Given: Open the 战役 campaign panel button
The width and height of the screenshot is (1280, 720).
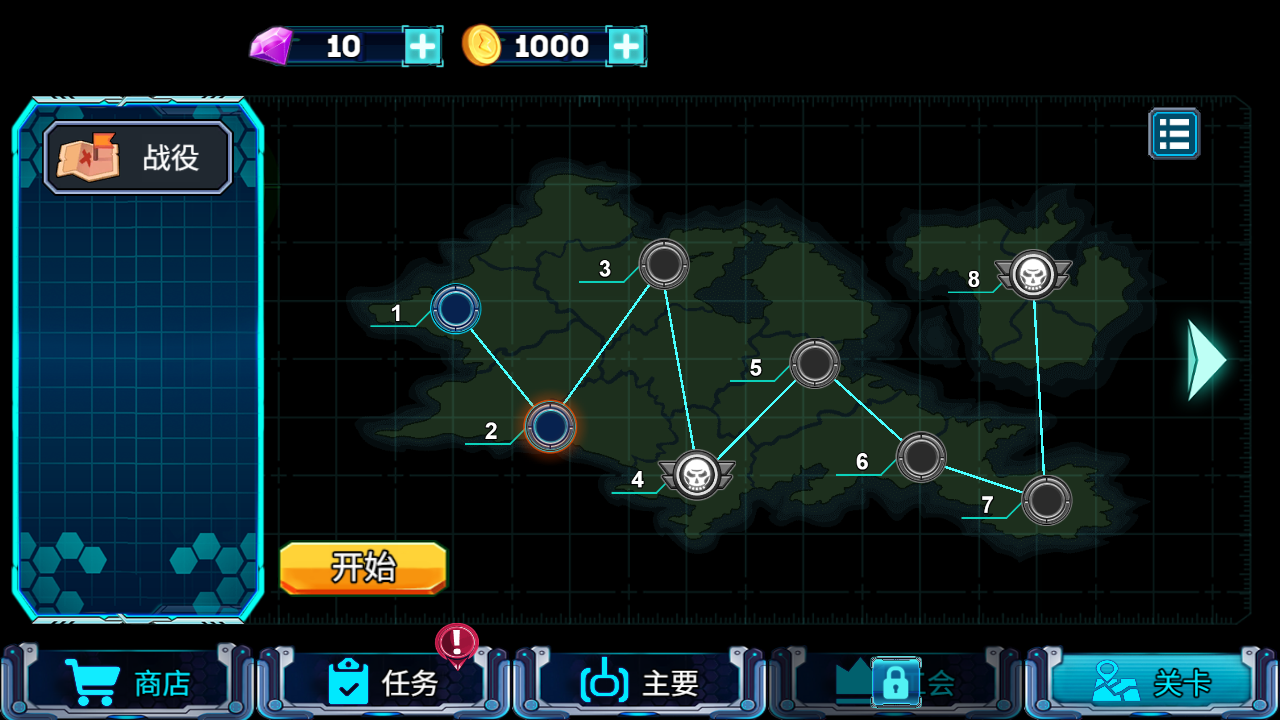Looking at the screenshot, I should pyautogui.click(x=138, y=158).
